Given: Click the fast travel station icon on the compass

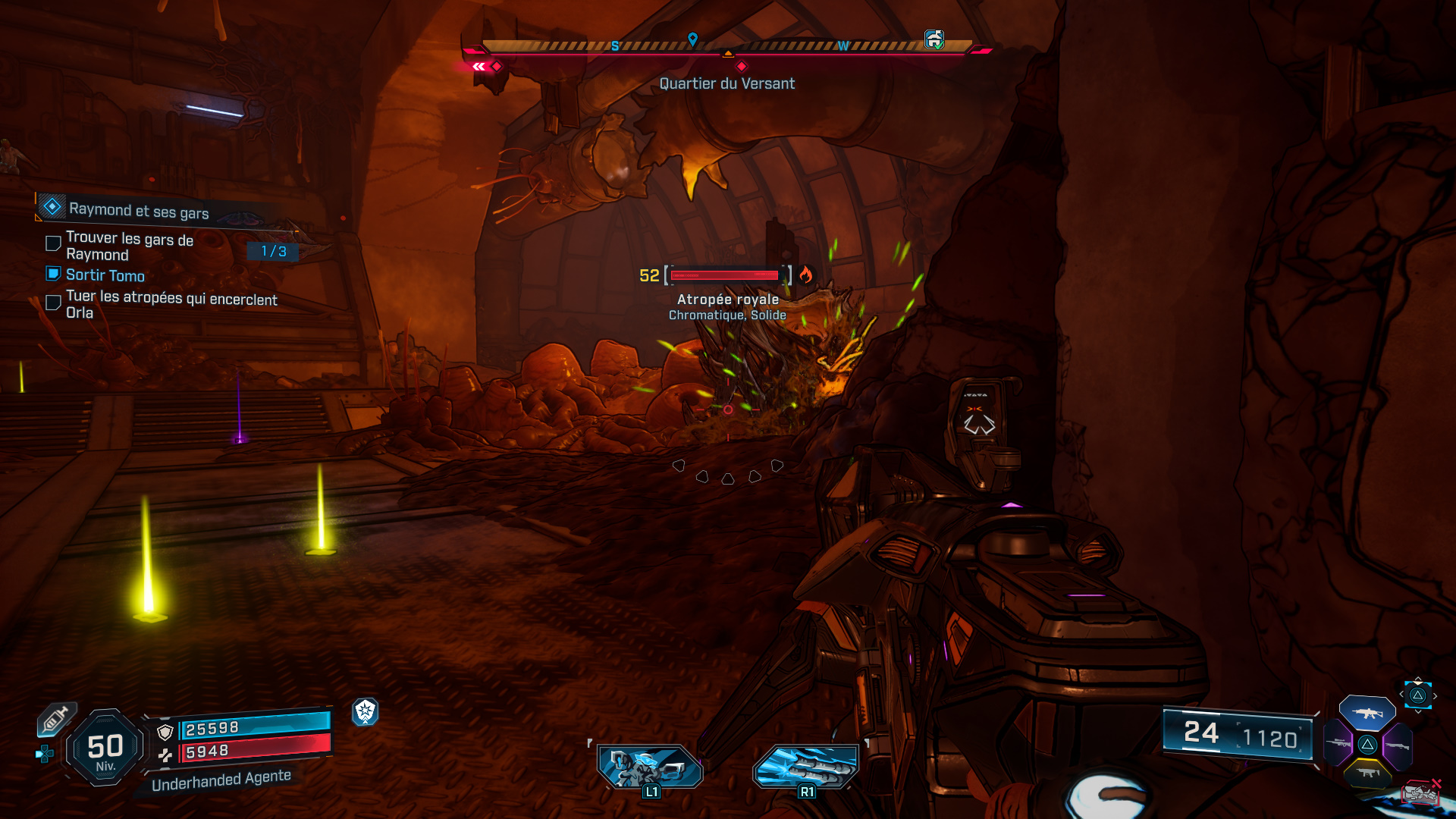Looking at the screenshot, I should coord(933,39).
